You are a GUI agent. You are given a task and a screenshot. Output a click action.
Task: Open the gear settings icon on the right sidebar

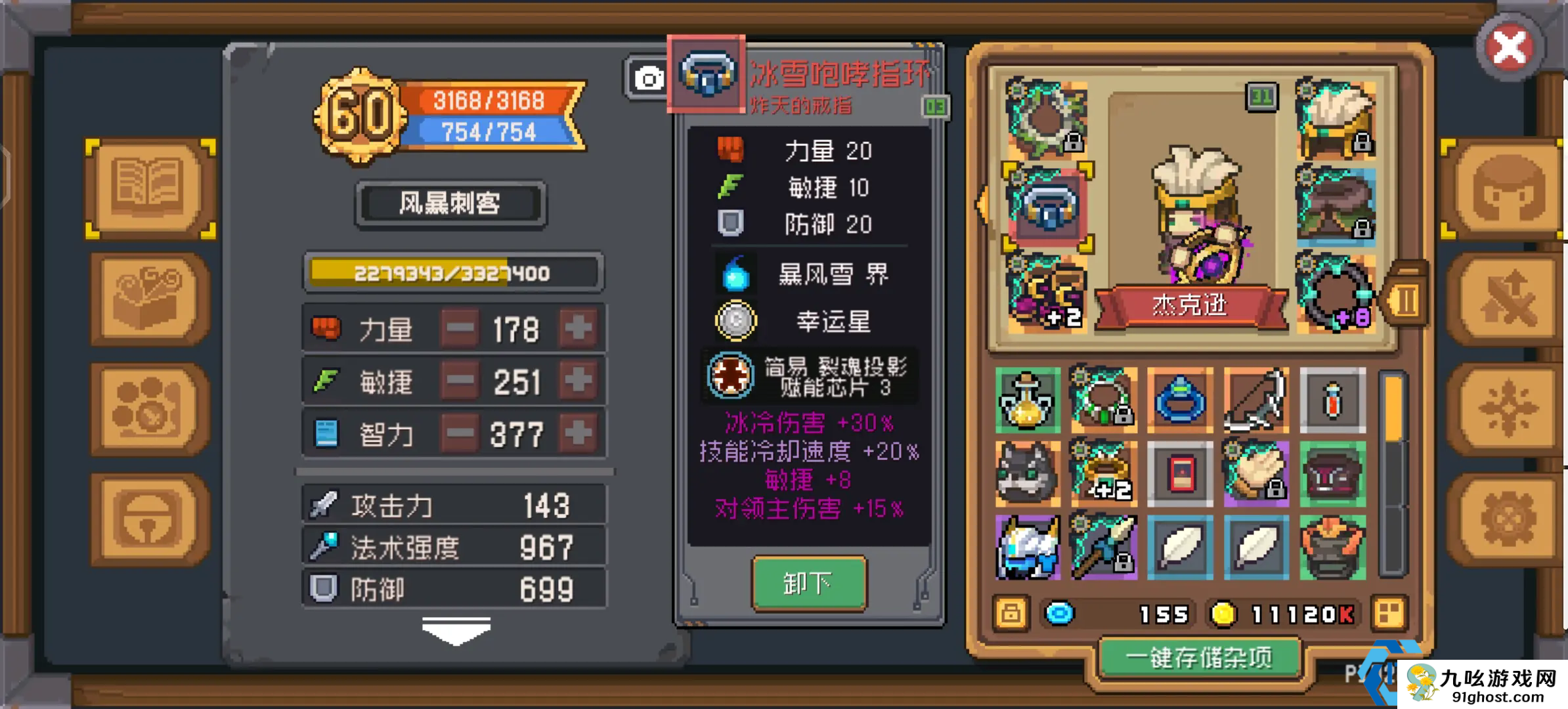click(1510, 519)
